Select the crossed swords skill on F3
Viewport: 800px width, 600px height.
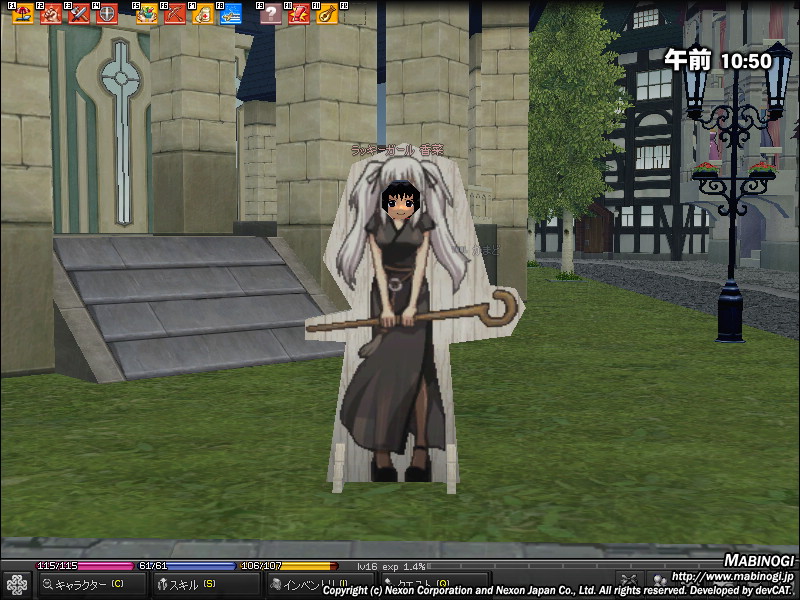point(79,14)
